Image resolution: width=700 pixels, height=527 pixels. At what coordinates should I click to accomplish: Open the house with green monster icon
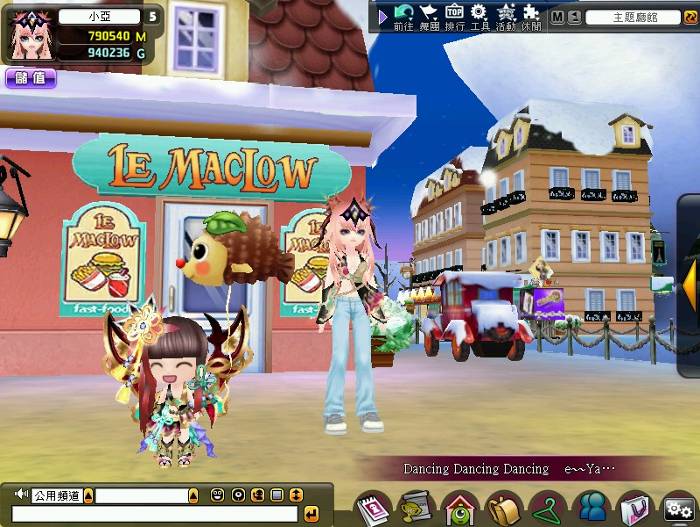(x=458, y=507)
